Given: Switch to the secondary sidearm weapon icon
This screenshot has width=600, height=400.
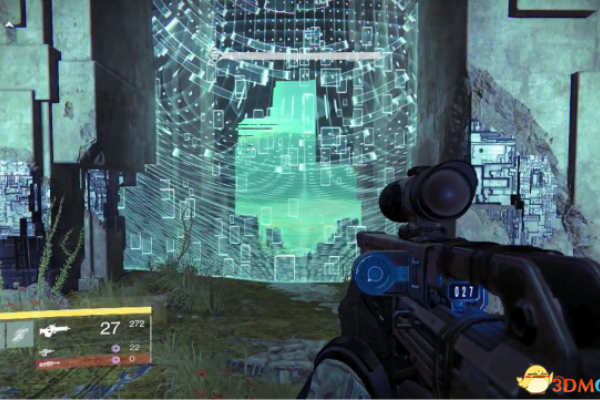Looking at the screenshot, I should pyautogui.click(x=45, y=351).
